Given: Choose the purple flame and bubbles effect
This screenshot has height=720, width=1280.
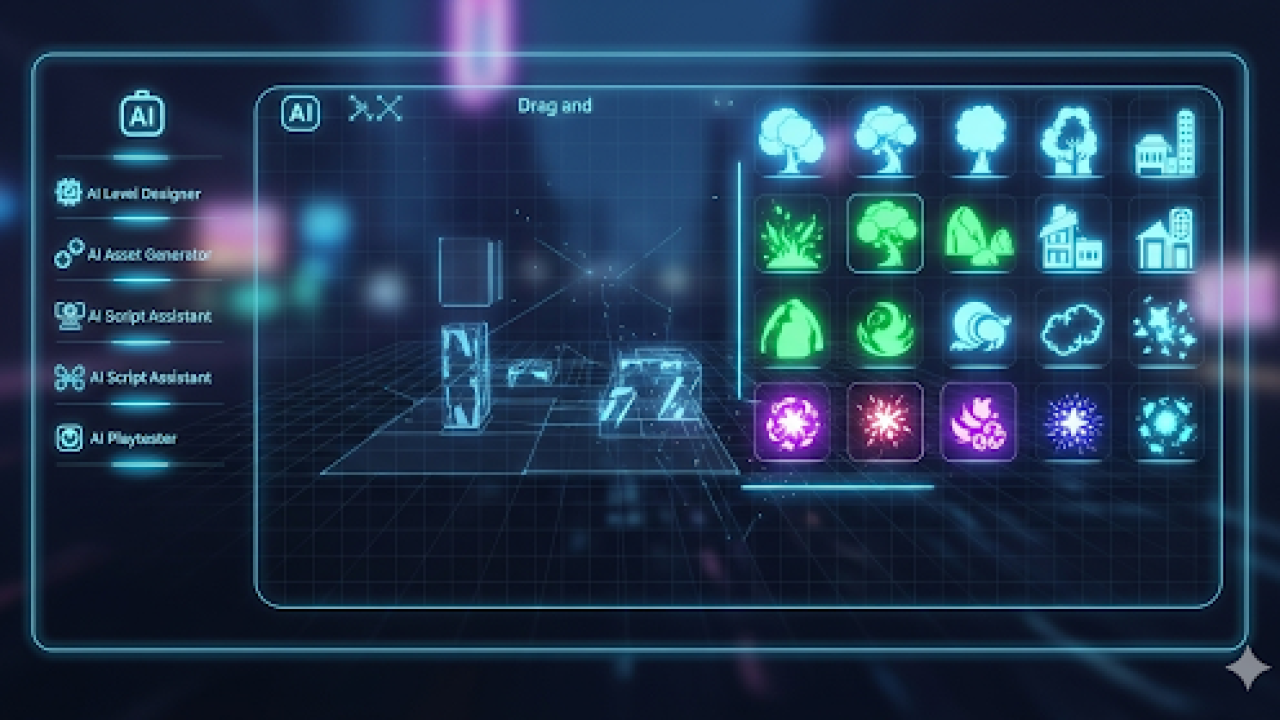Looking at the screenshot, I should pyautogui.click(x=978, y=422).
